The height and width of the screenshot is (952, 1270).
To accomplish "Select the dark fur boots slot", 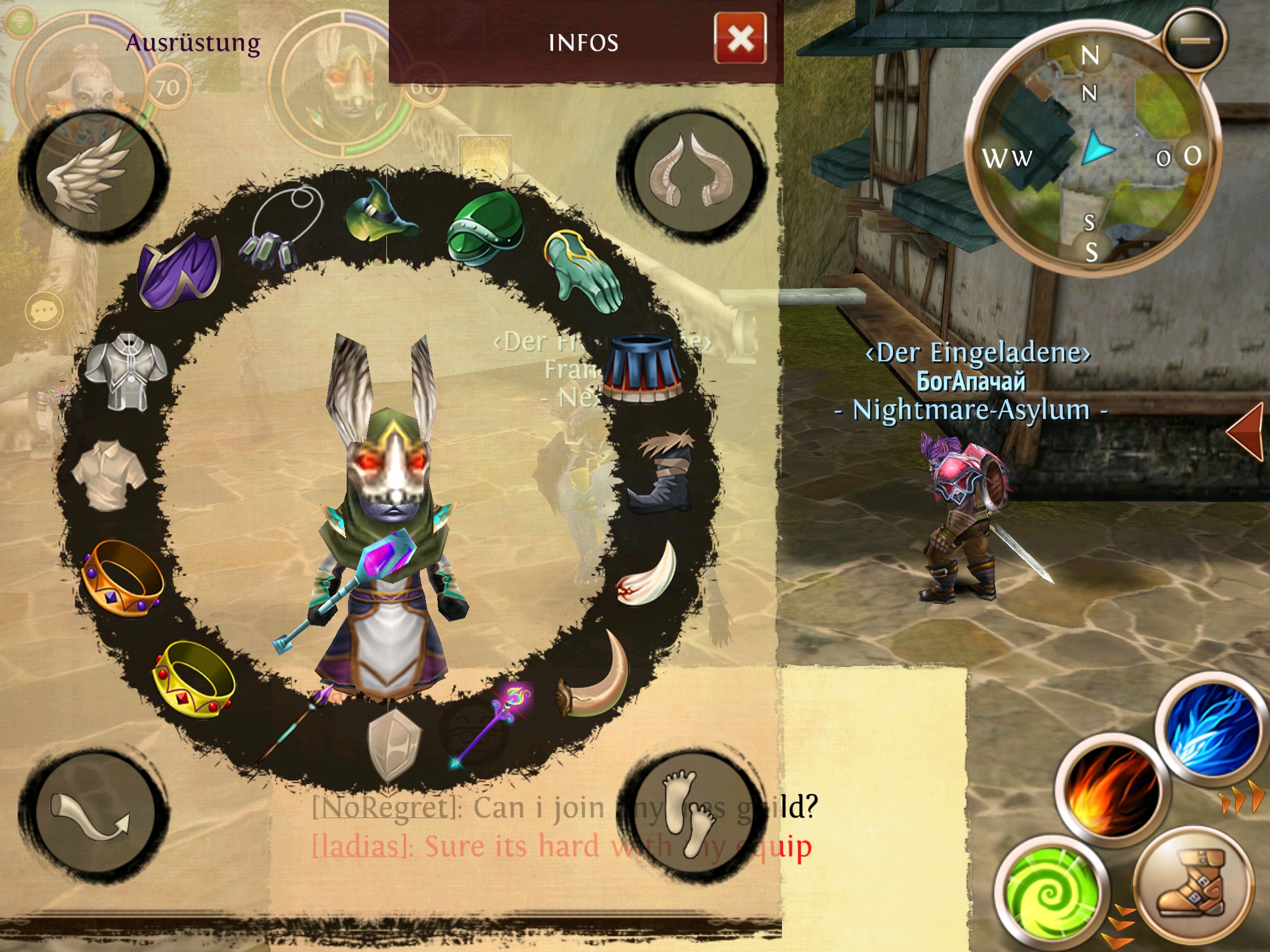I will tap(662, 471).
